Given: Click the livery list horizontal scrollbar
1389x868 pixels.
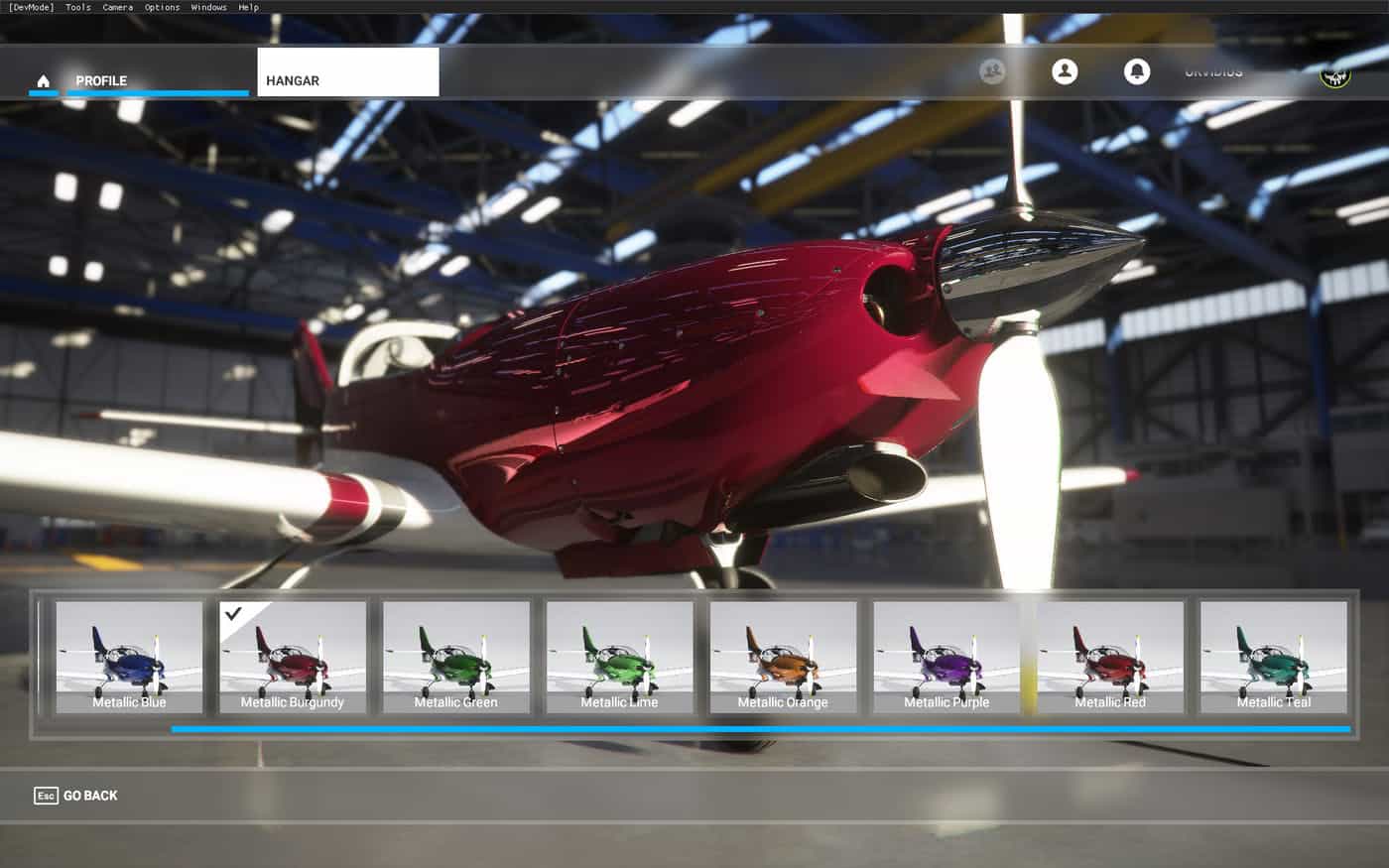Looking at the screenshot, I should click(x=760, y=729).
